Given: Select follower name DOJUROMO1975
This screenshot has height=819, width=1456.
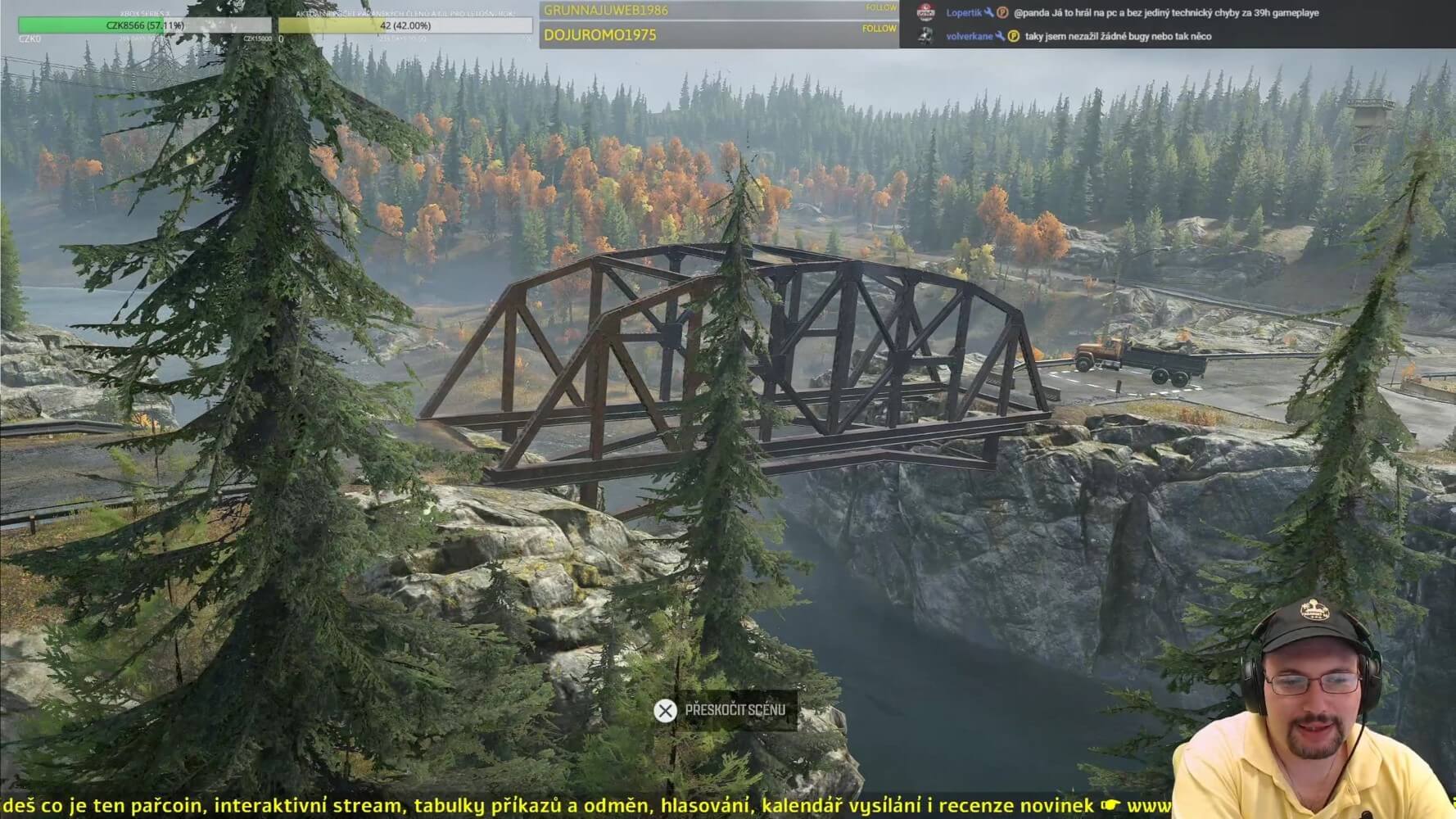Looking at the screenshot, I should pyautogui.click(x=600, y=35).
